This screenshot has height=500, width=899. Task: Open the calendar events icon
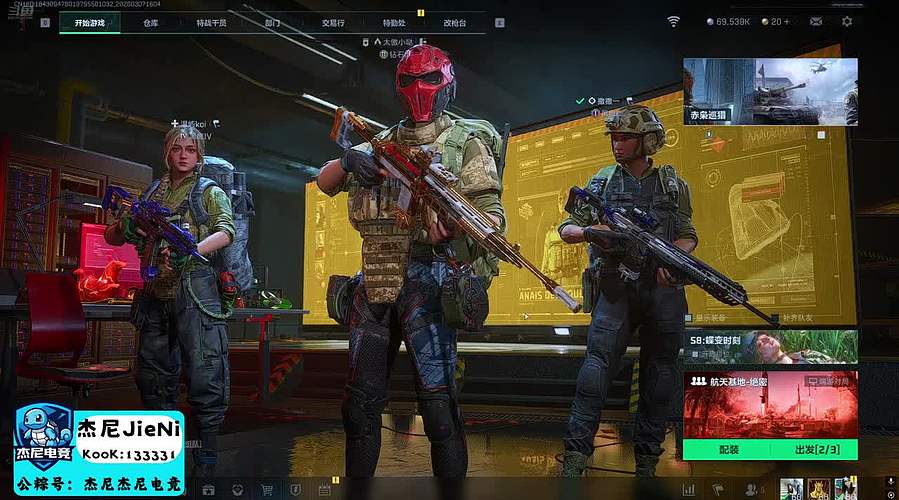[x=324, y=490]
